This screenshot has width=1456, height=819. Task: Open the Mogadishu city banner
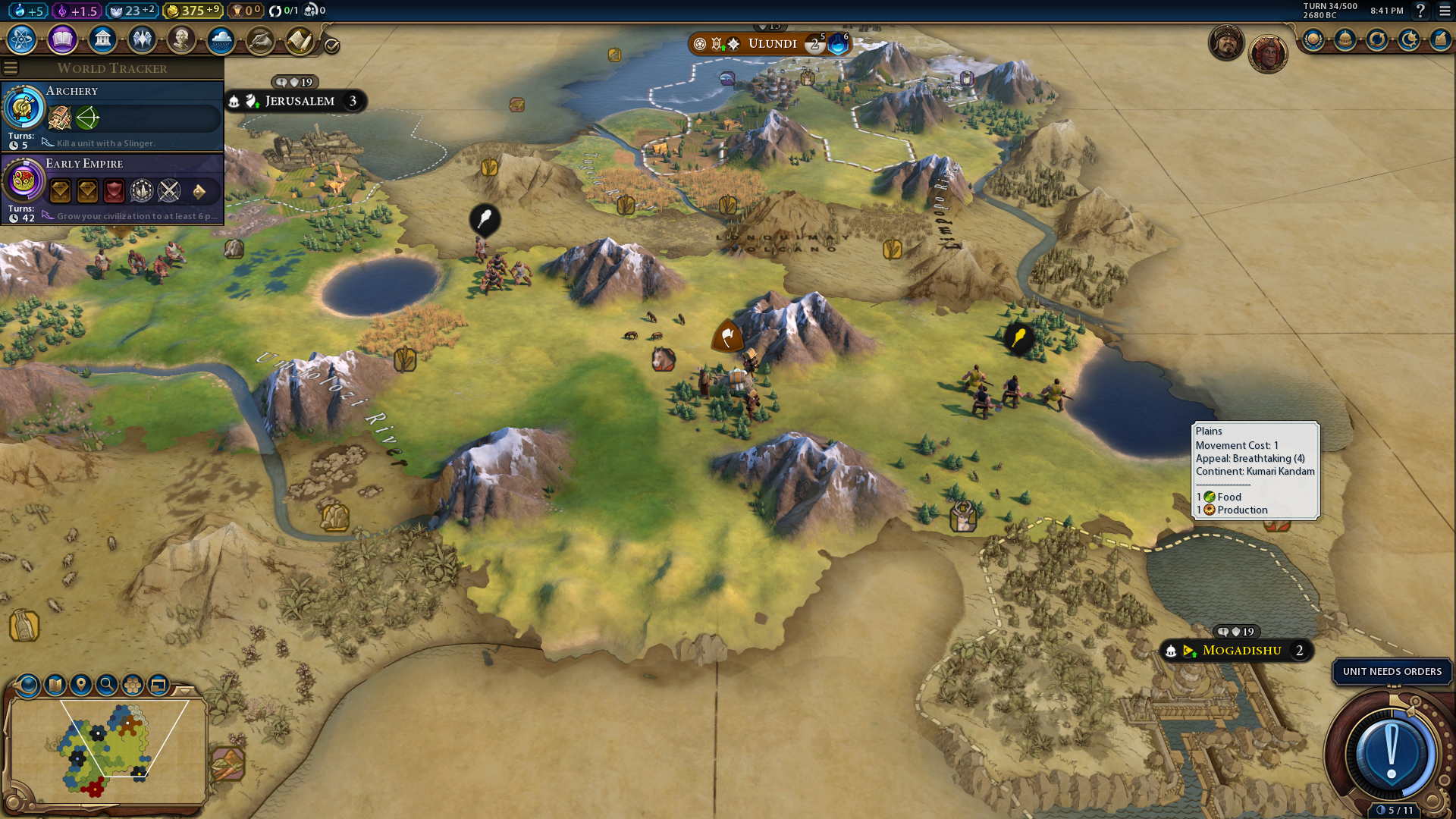pyautogui.click(x=1241, y=651)
